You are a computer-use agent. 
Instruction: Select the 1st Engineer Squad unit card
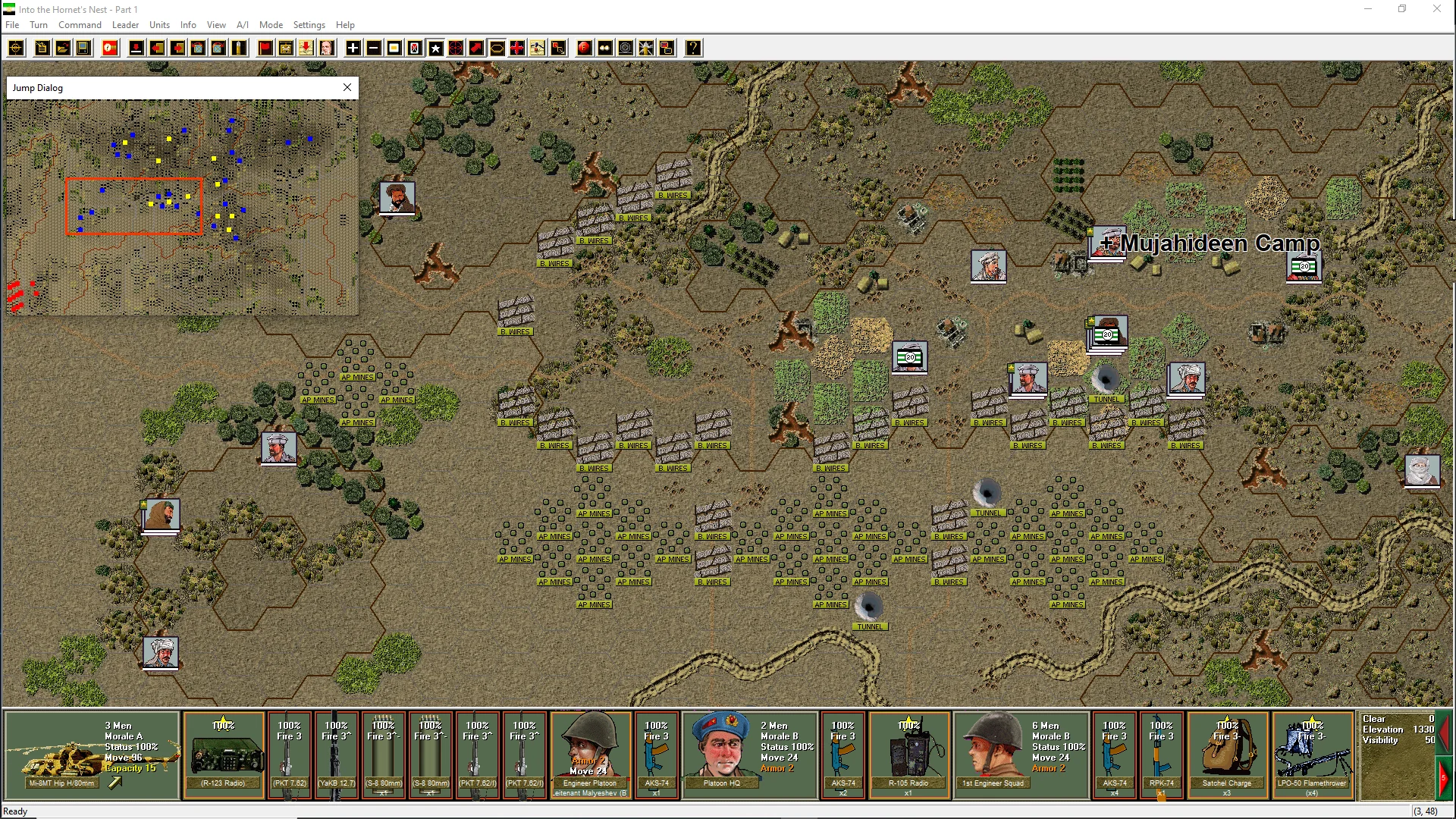pyautogui.click(x=1021, y=755)
